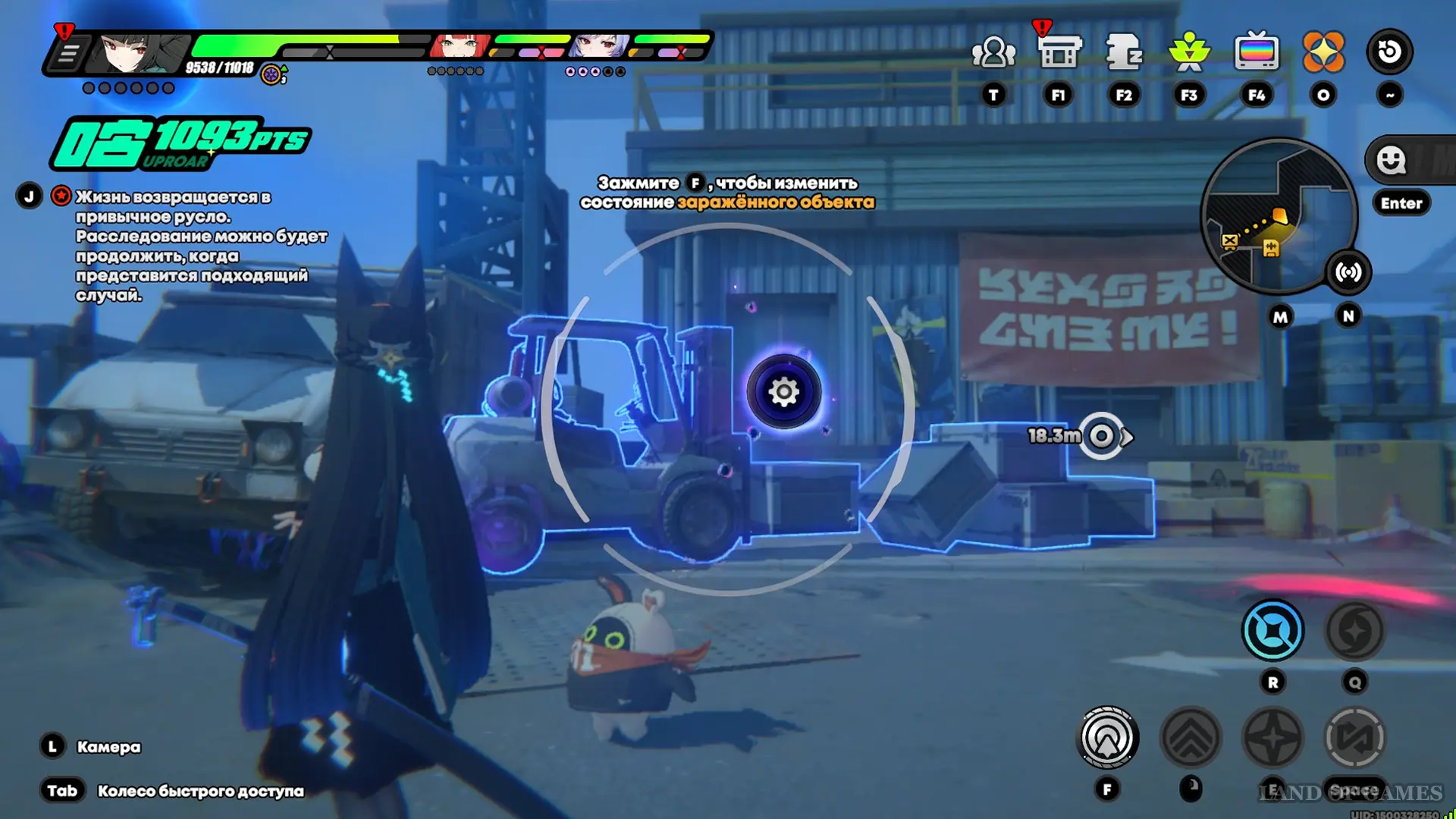
Task: Open the smiley face chat panel
Action: pyautogui.click(x=1392, y=160)
